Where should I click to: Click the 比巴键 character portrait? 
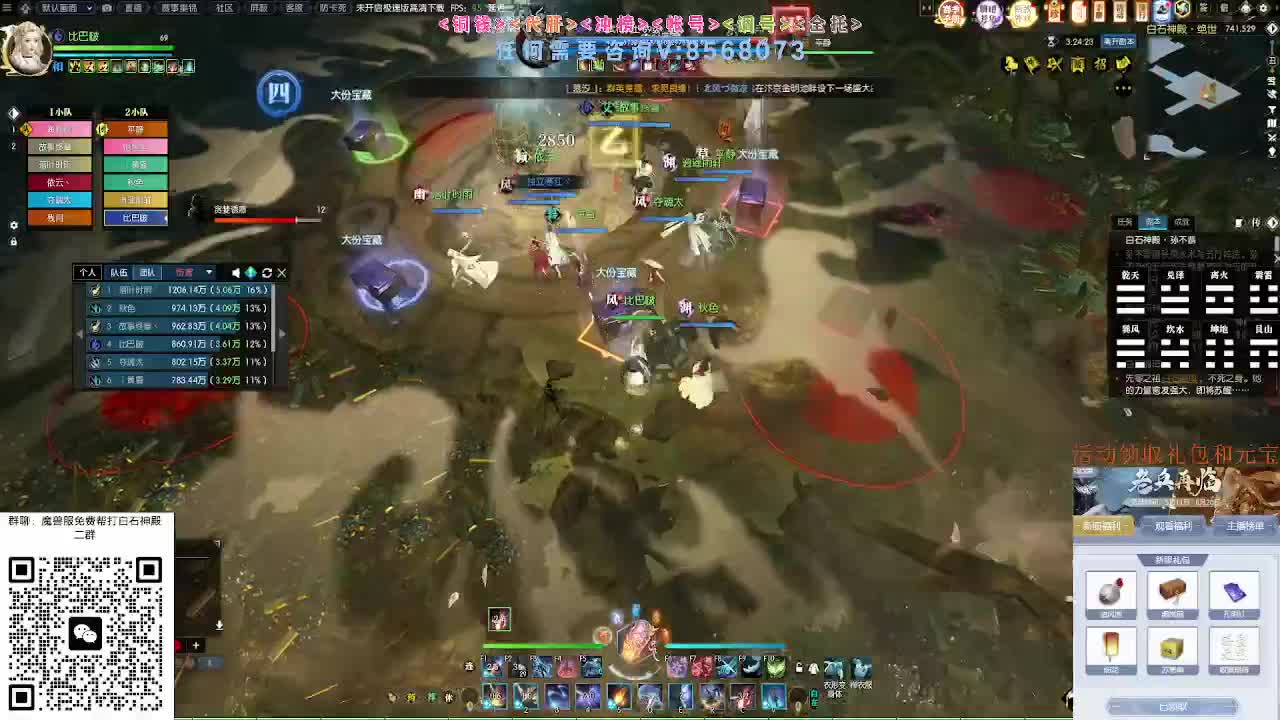(x=27, y=47)
